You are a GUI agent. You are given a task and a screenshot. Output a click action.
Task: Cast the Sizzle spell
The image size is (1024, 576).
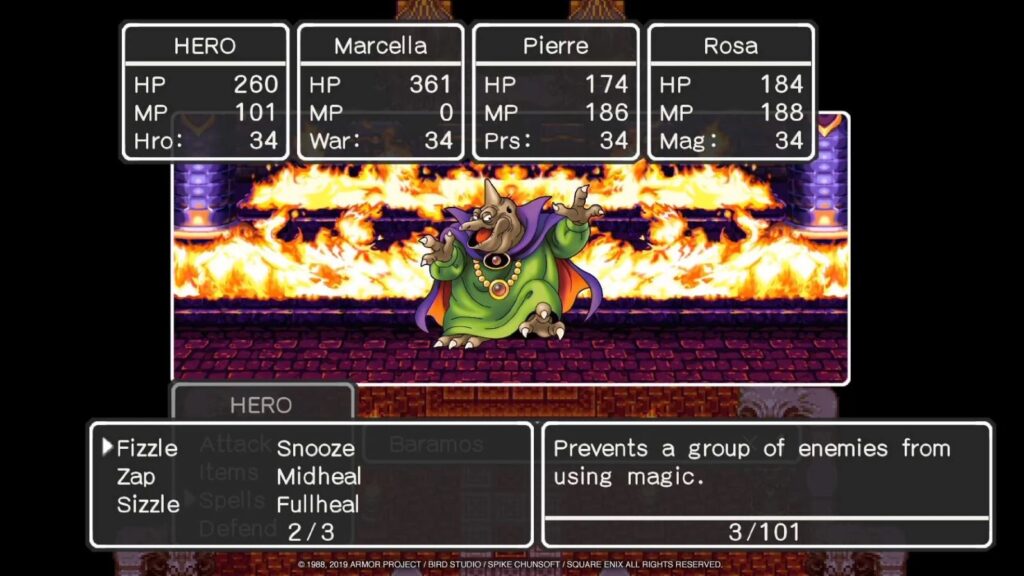click(x=148, y=504)
